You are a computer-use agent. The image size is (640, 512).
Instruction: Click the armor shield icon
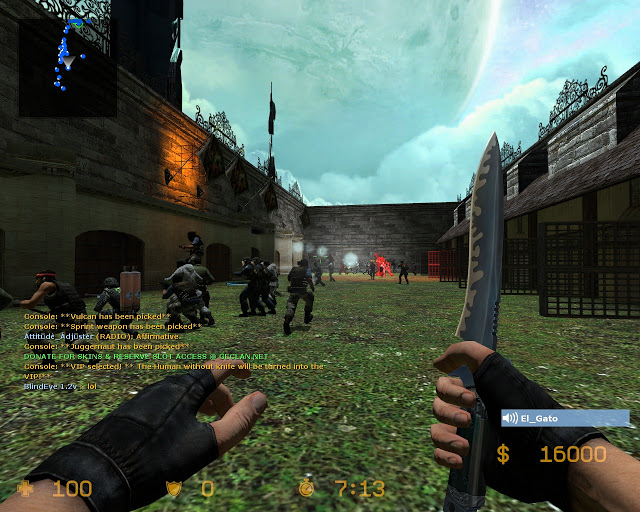coord(173,488)
